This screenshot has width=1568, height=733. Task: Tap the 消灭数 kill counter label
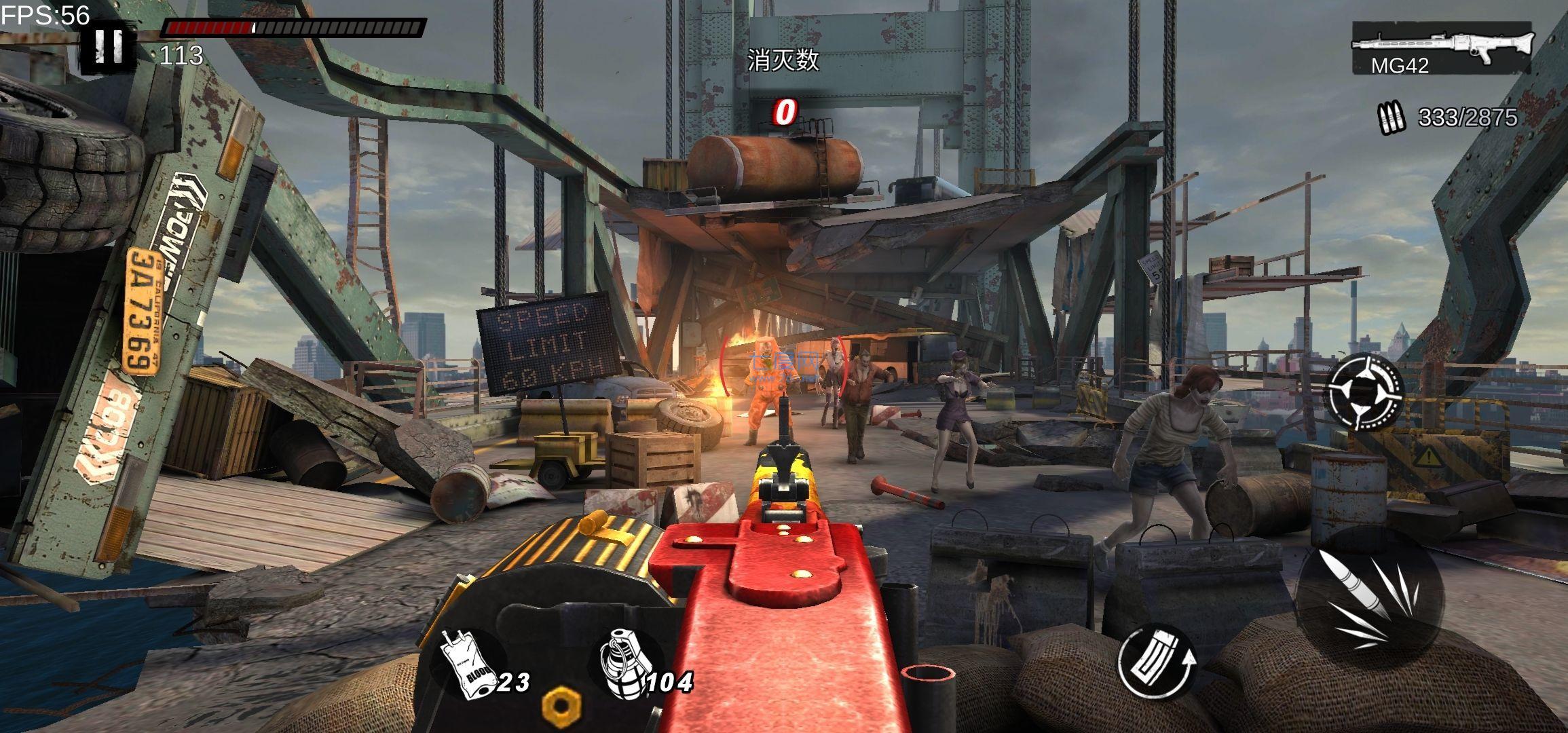pyautogui.click(x=784, y=60)
